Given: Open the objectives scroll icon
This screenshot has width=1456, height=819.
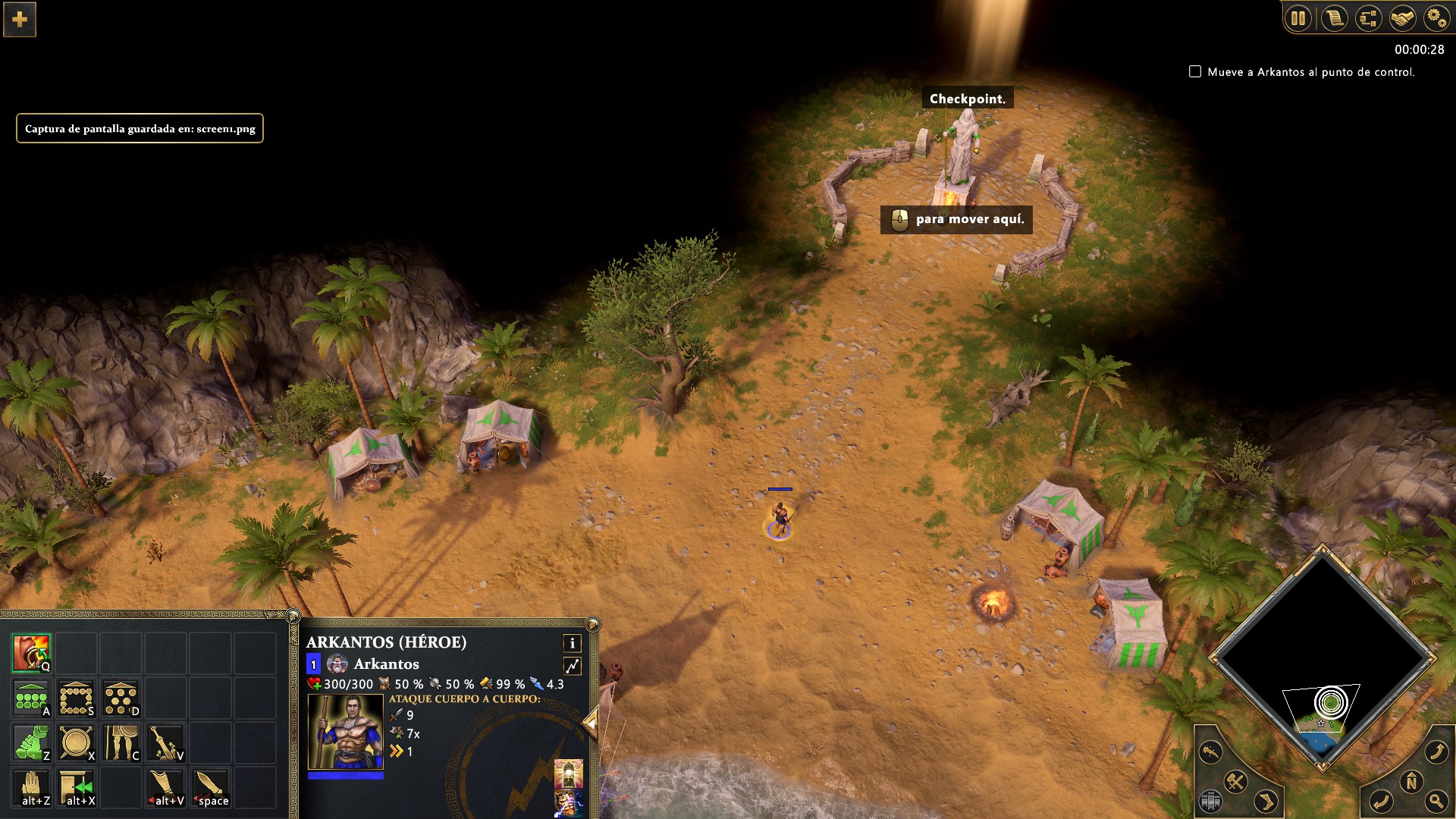Looking at the screenshot, I should tap(1334, 18).
